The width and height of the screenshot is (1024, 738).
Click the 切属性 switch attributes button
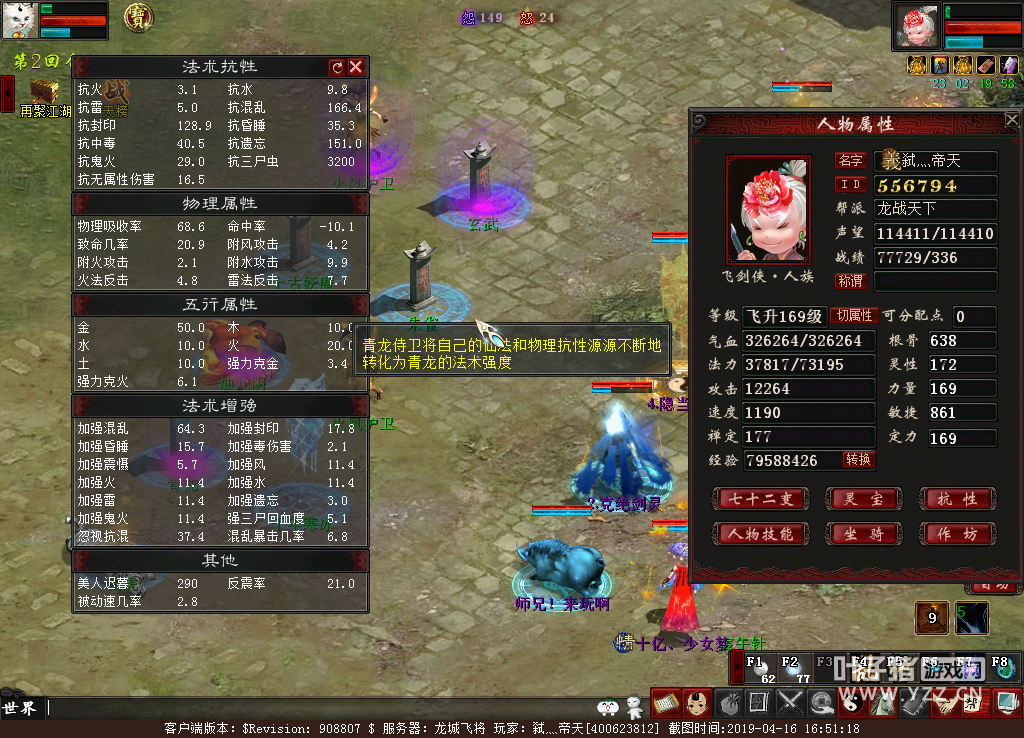pyautogui.click(x=854, y=316)
